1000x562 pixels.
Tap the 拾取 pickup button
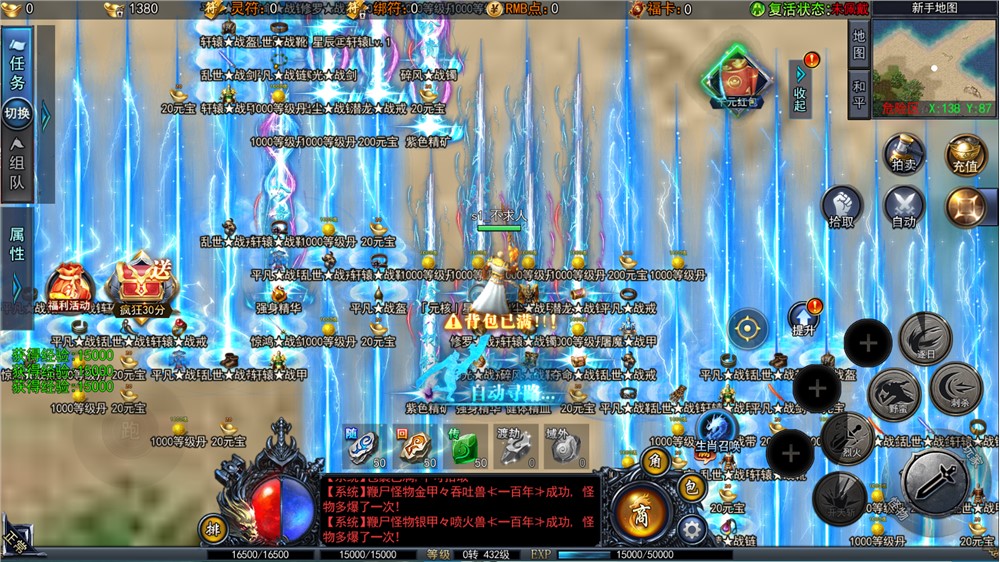[x=842, y=207]
